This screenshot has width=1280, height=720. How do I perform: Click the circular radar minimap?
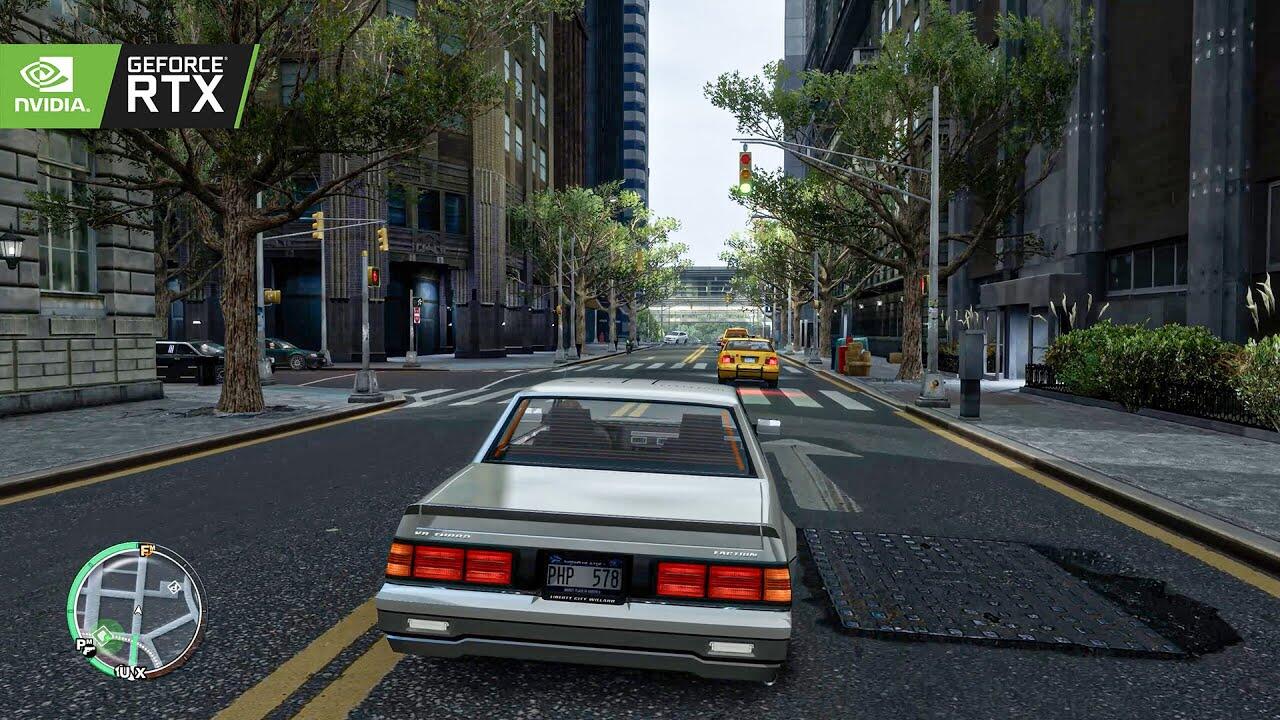point(136,610)
